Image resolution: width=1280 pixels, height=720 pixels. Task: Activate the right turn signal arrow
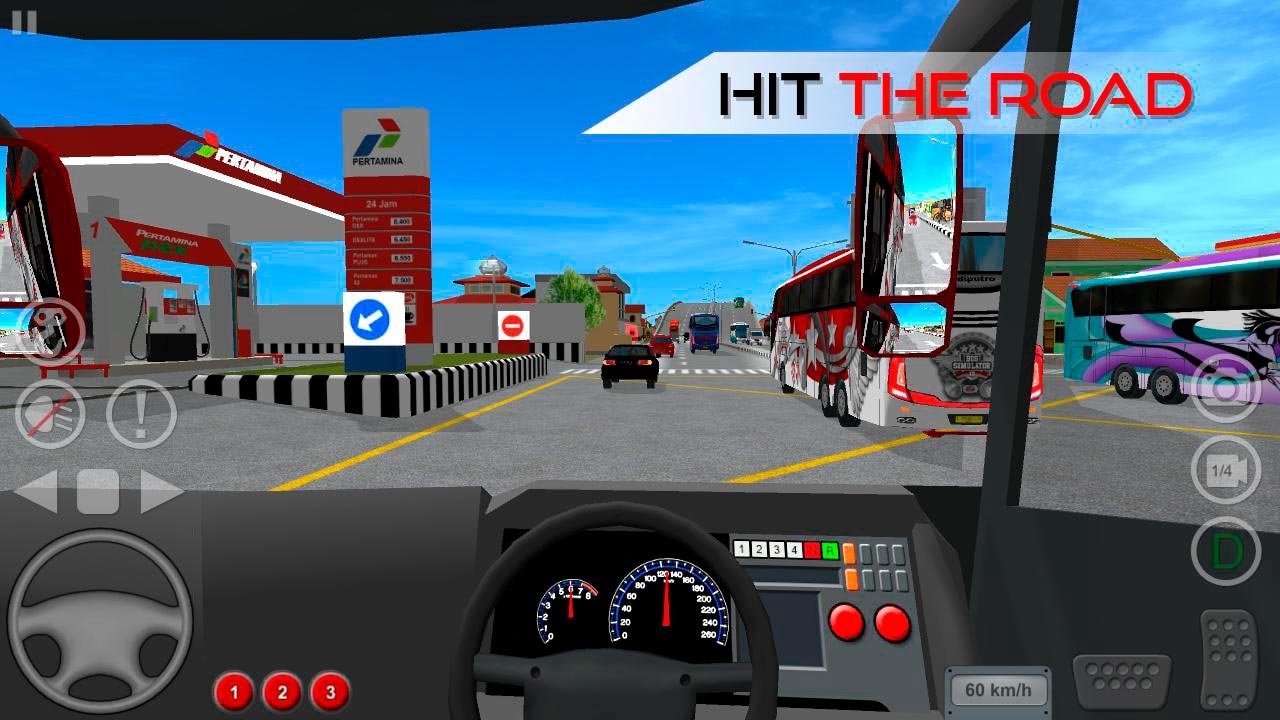[x=161, y=492]
